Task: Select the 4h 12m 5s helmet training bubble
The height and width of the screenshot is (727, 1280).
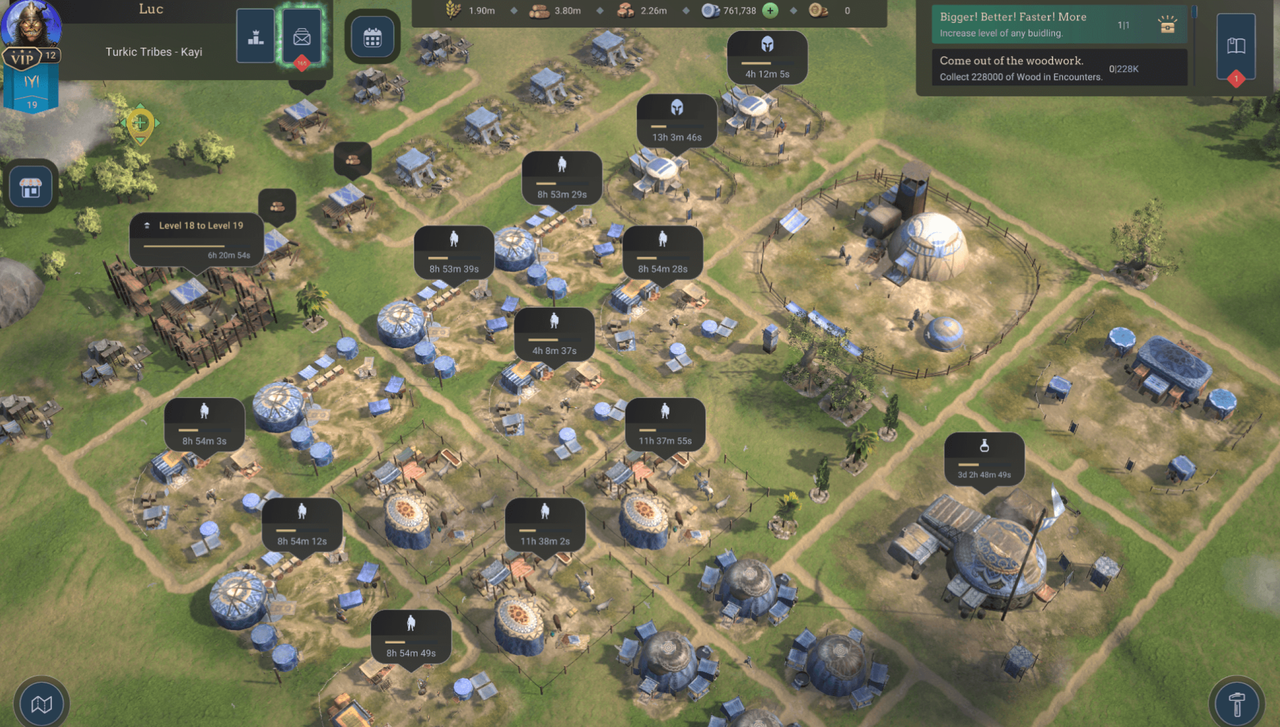Action: coord(767,58)
